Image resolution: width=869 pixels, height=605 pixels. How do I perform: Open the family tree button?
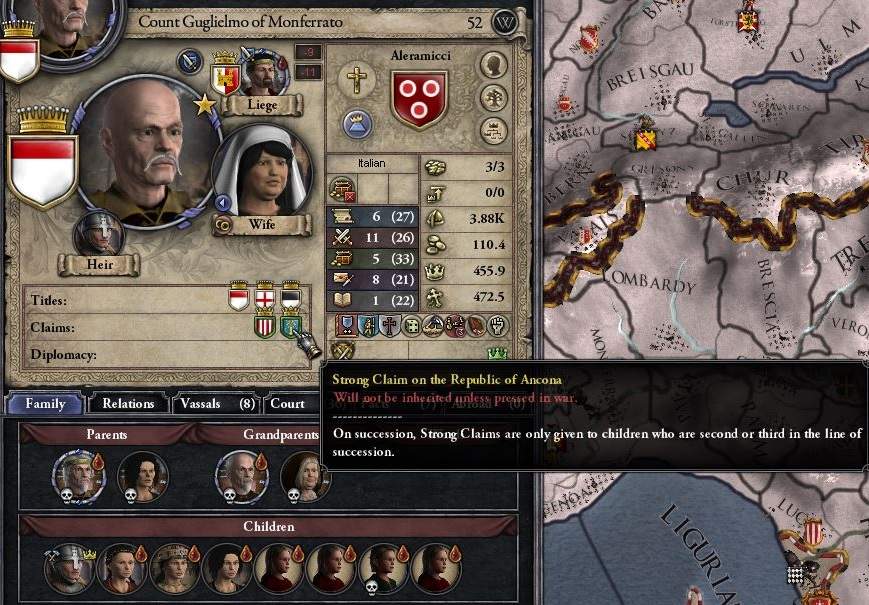pos(493,98)
